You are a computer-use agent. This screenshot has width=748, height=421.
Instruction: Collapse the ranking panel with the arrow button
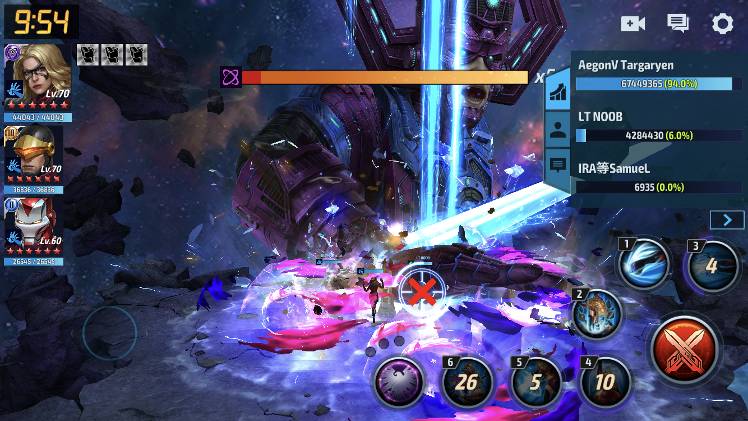[x=727, y=220]
